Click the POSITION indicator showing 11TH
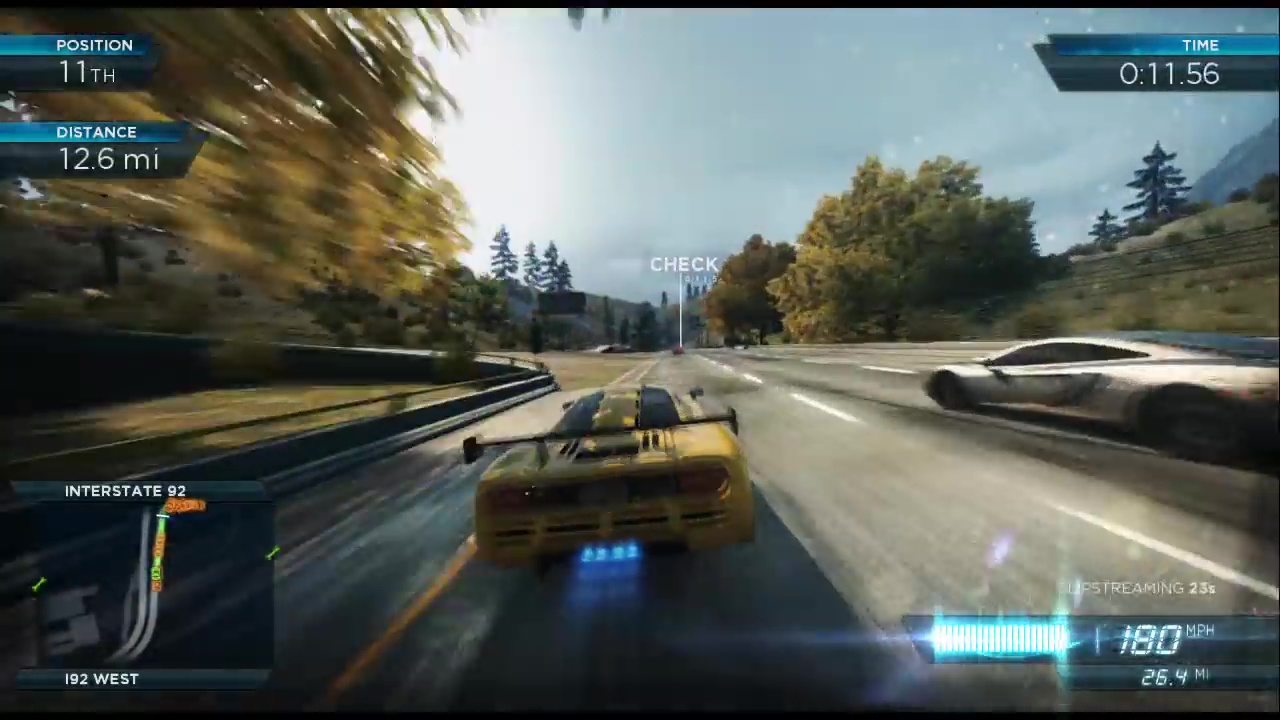1280x720 pixels. (x=87, y=72)
